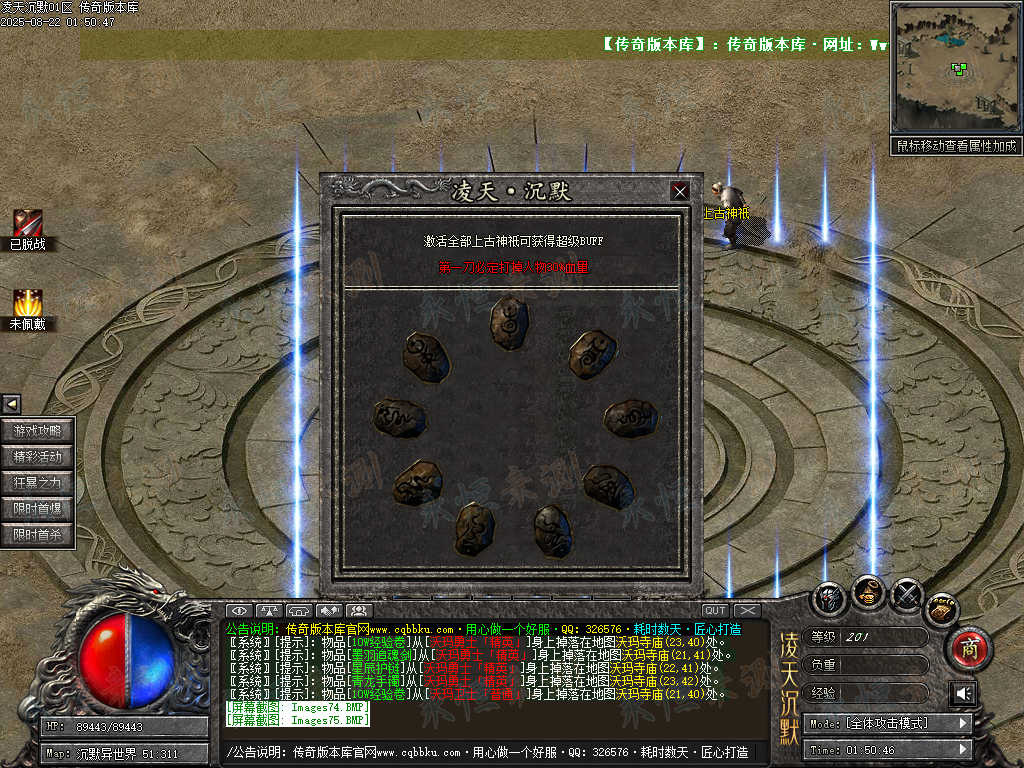Open the 游戏攻略 game guide
The width and height of the screenshot is (1024, 768).
coord(38,431)
